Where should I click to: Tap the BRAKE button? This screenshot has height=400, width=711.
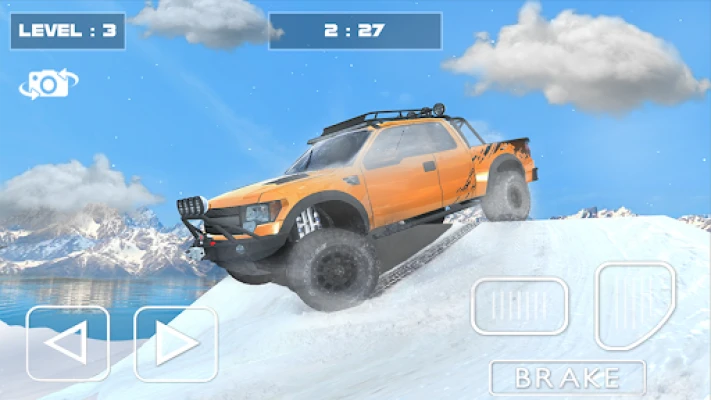pos(567,378)
